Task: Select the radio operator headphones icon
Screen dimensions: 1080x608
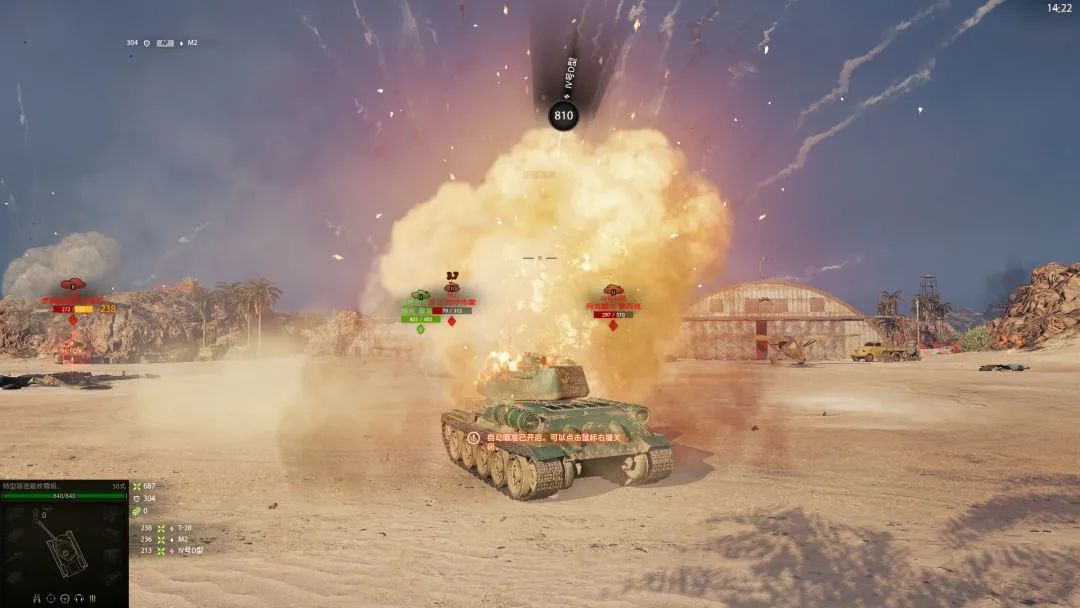Action: pos(78,599)
